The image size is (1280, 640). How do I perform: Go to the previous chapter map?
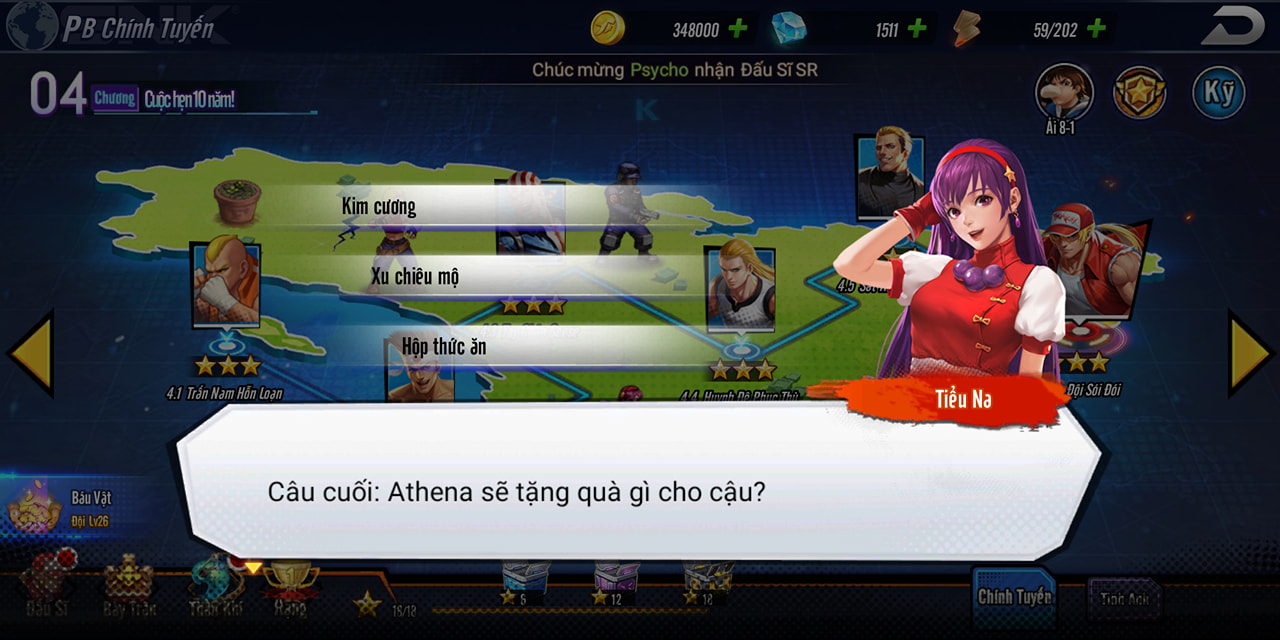click(x=30, y=352)
